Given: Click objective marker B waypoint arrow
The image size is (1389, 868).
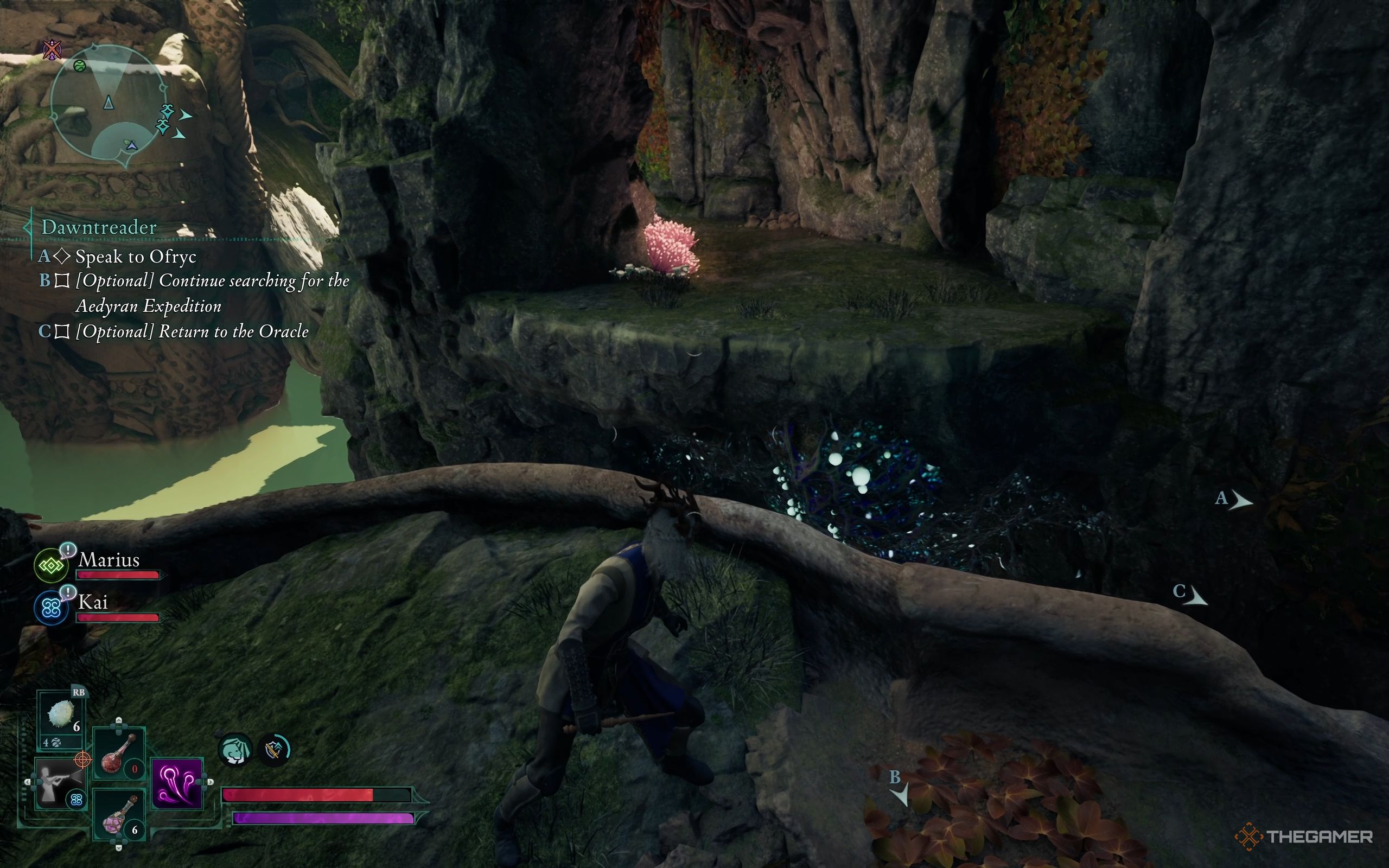Looking at the screenshot, I should pos(900,796).
